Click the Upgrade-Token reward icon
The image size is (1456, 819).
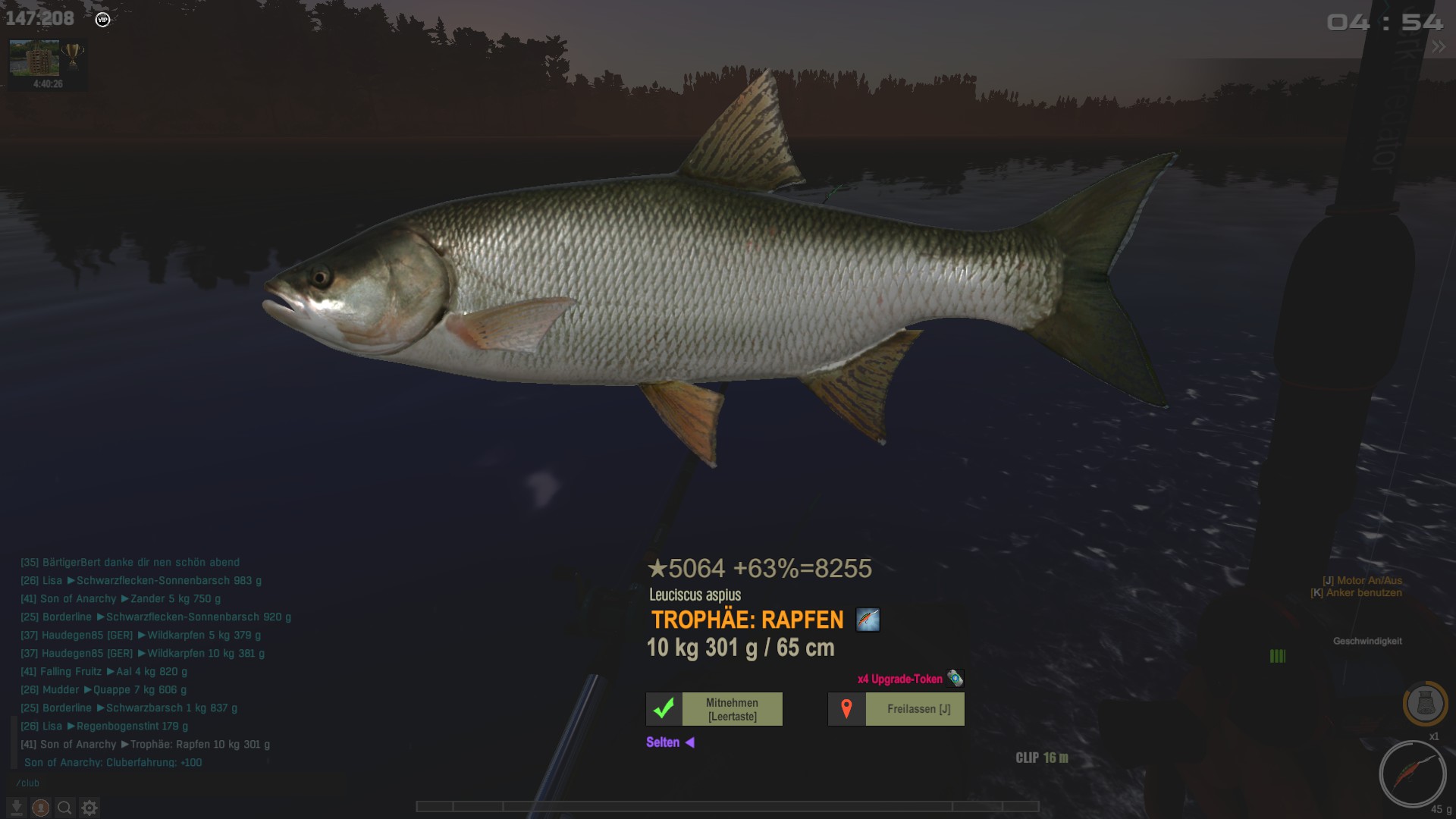pos(955,679)
